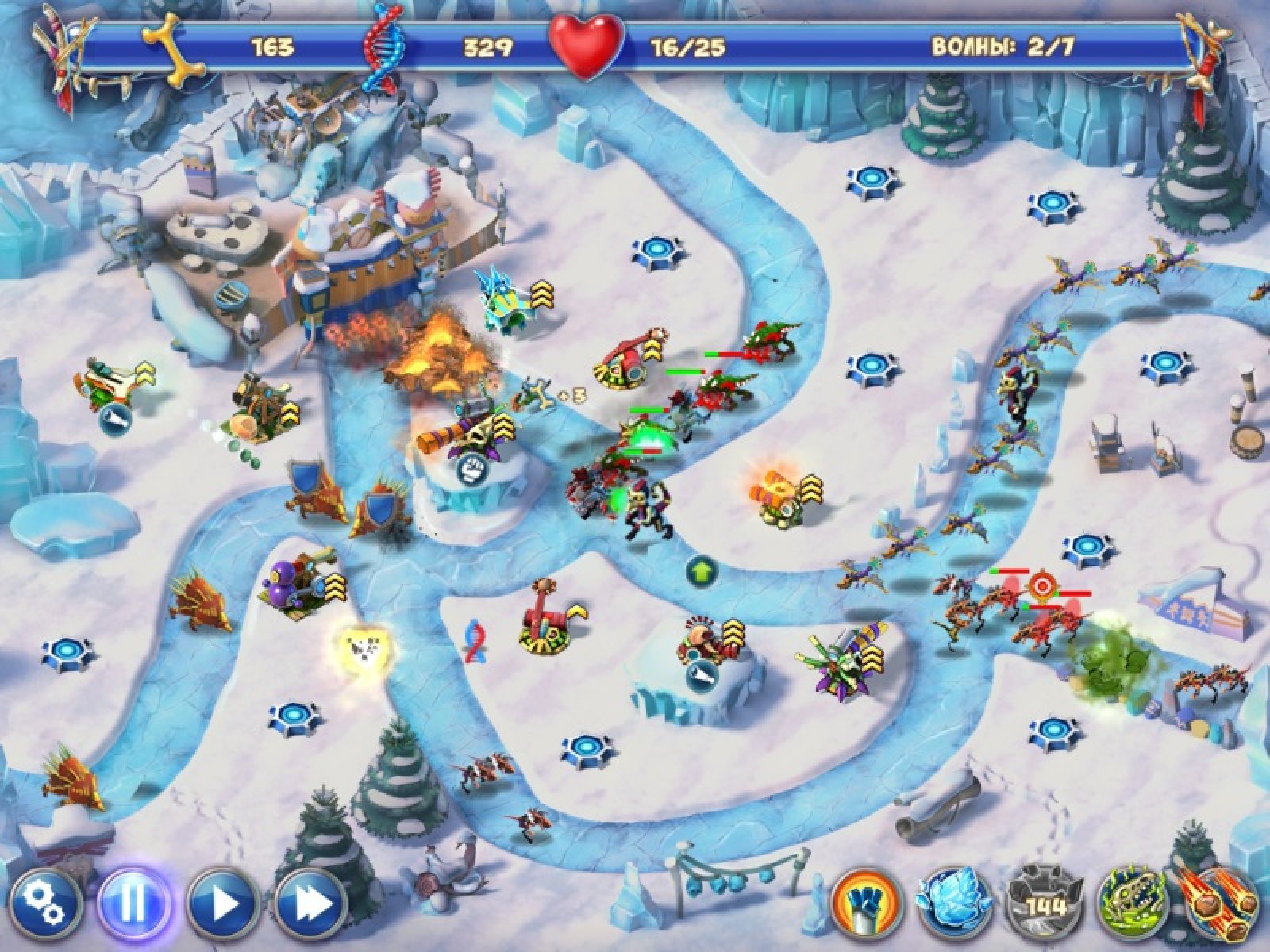
Task: Click the green upgrade arrow marker
Action: (x=702, y=570)
